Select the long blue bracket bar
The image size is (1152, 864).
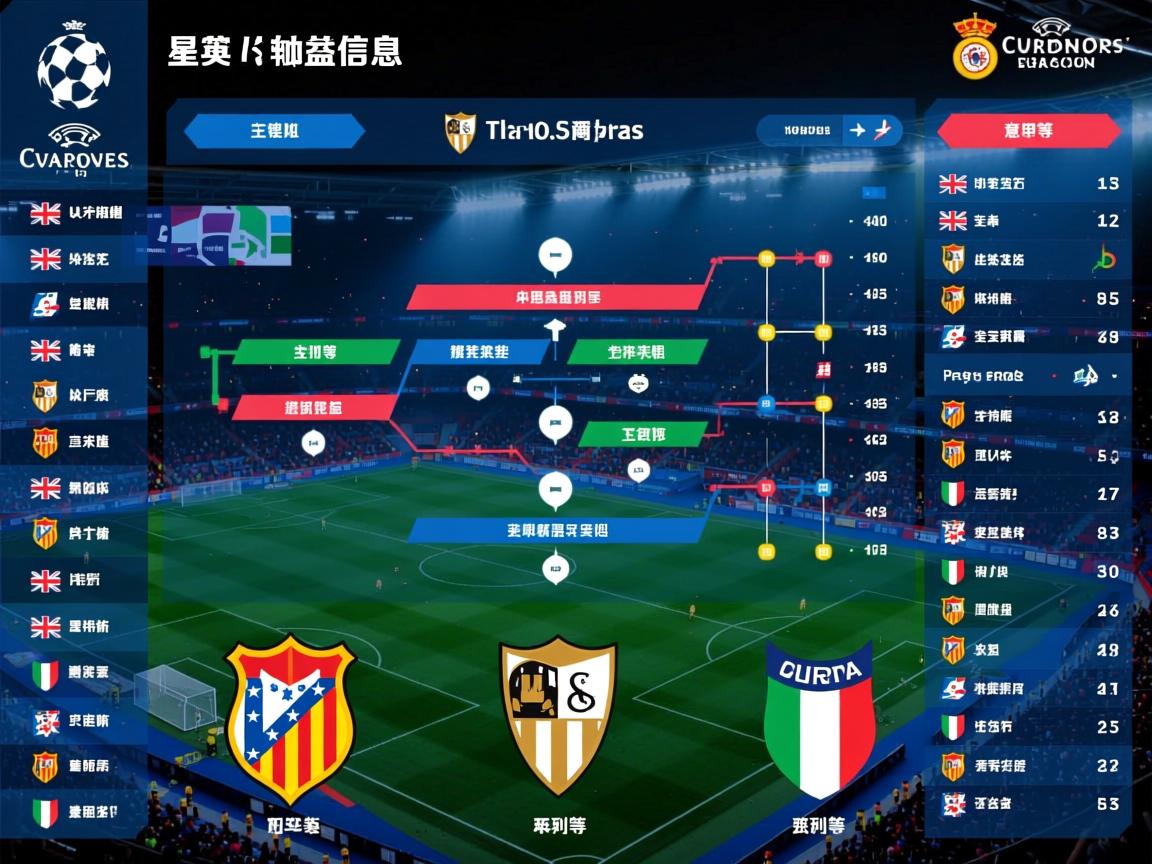557,531
